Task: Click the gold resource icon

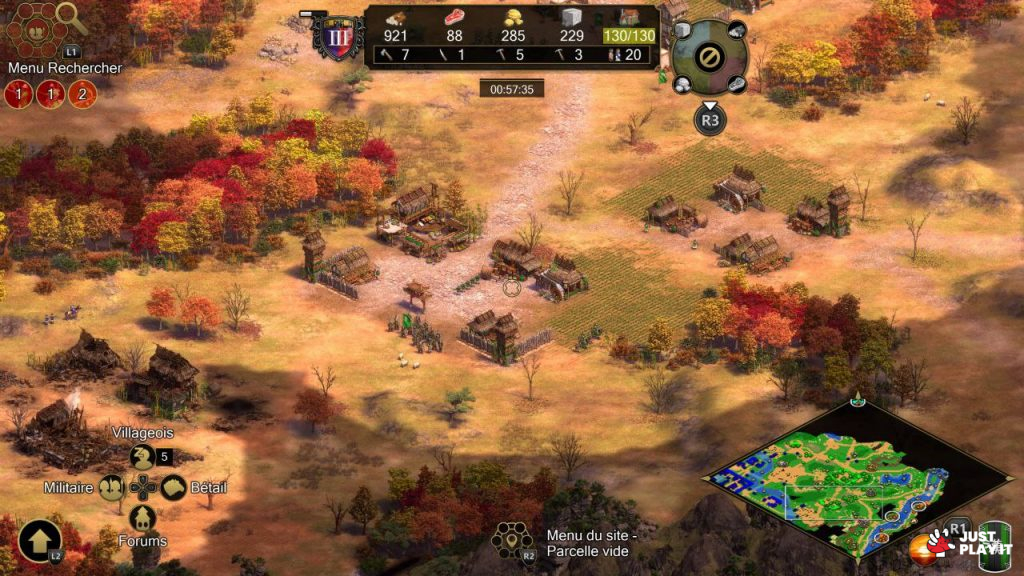Action: (x=512, y=18)
